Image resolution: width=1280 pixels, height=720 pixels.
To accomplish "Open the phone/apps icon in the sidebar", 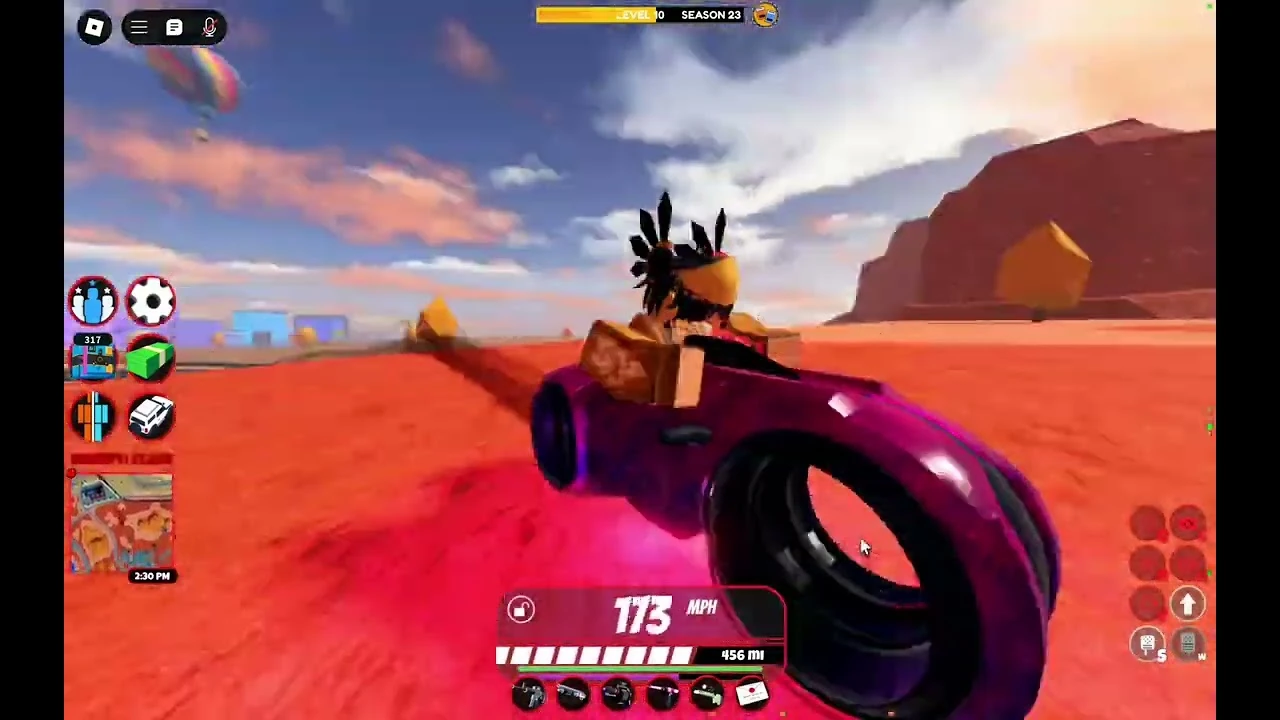I will tap(92, 417).
